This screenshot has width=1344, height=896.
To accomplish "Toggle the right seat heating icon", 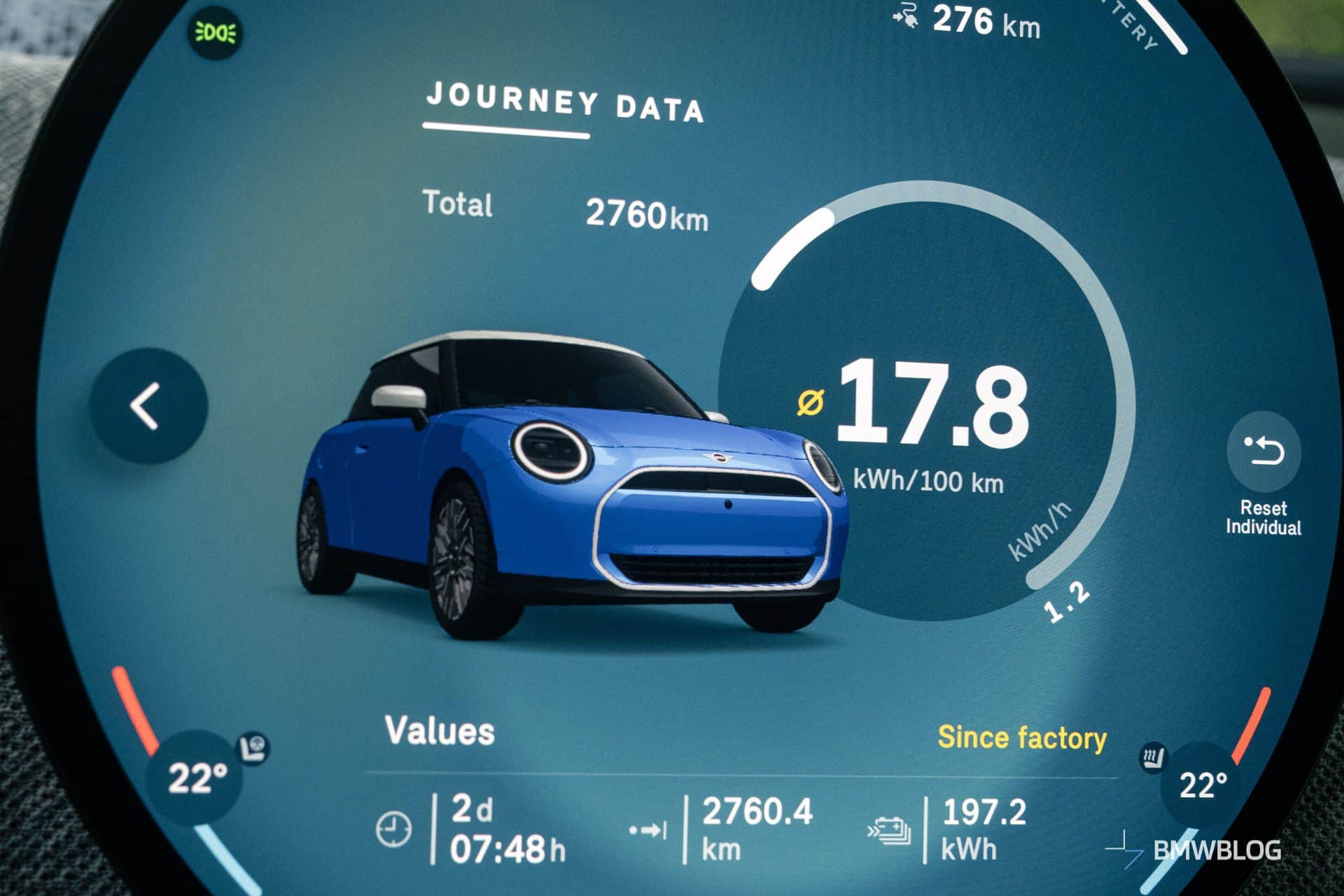I will (1151, 758).
